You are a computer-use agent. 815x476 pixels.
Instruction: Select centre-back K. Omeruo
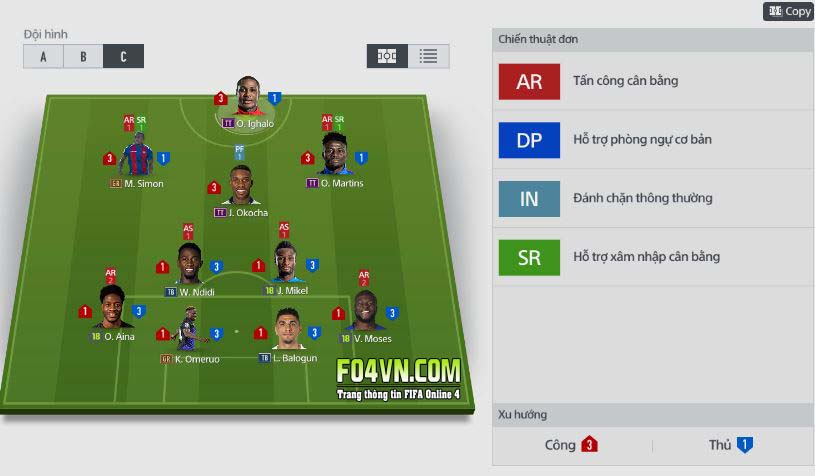pyautogui.click(x=188, y=331)
